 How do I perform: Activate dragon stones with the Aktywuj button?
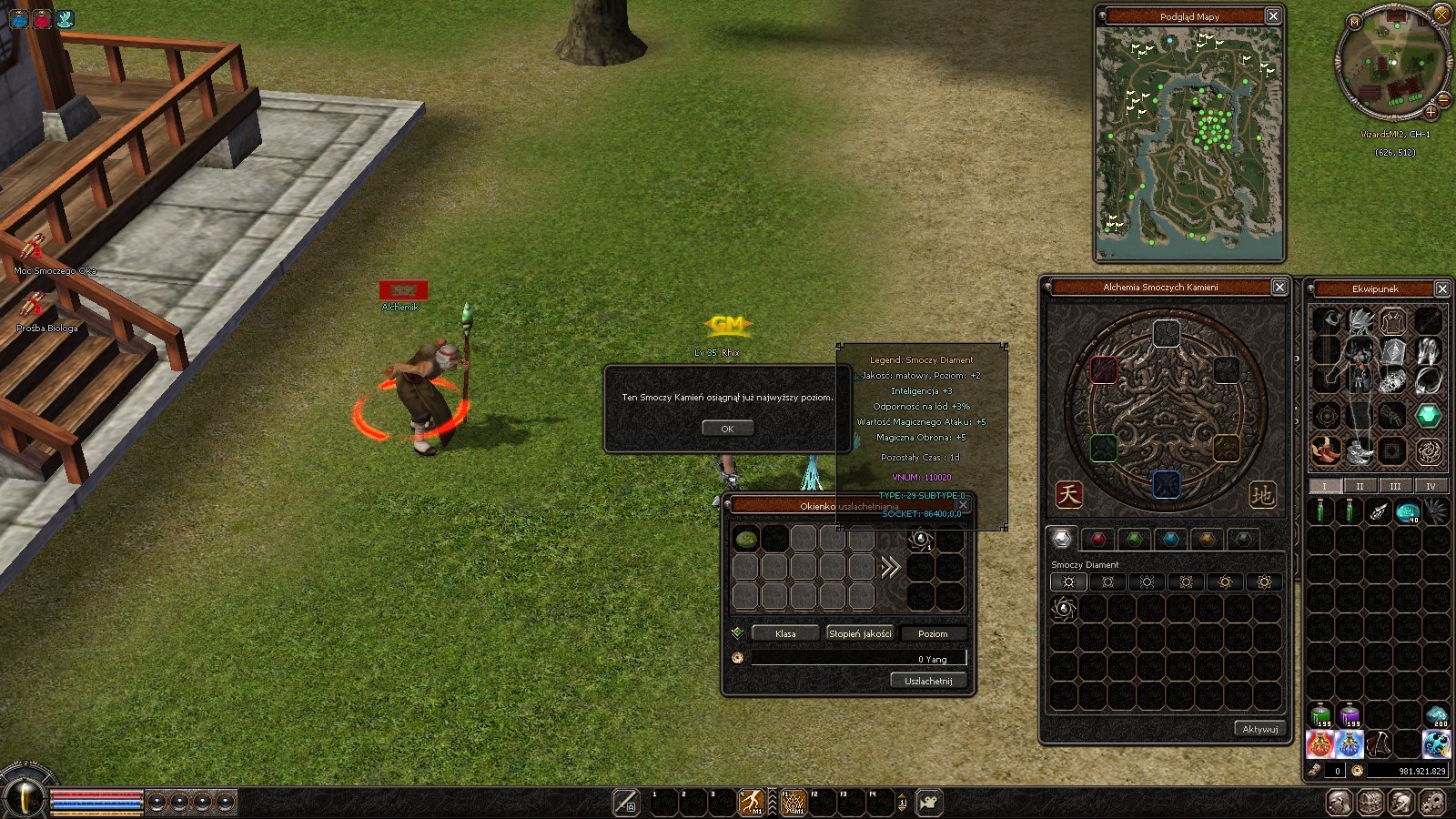1259,729
